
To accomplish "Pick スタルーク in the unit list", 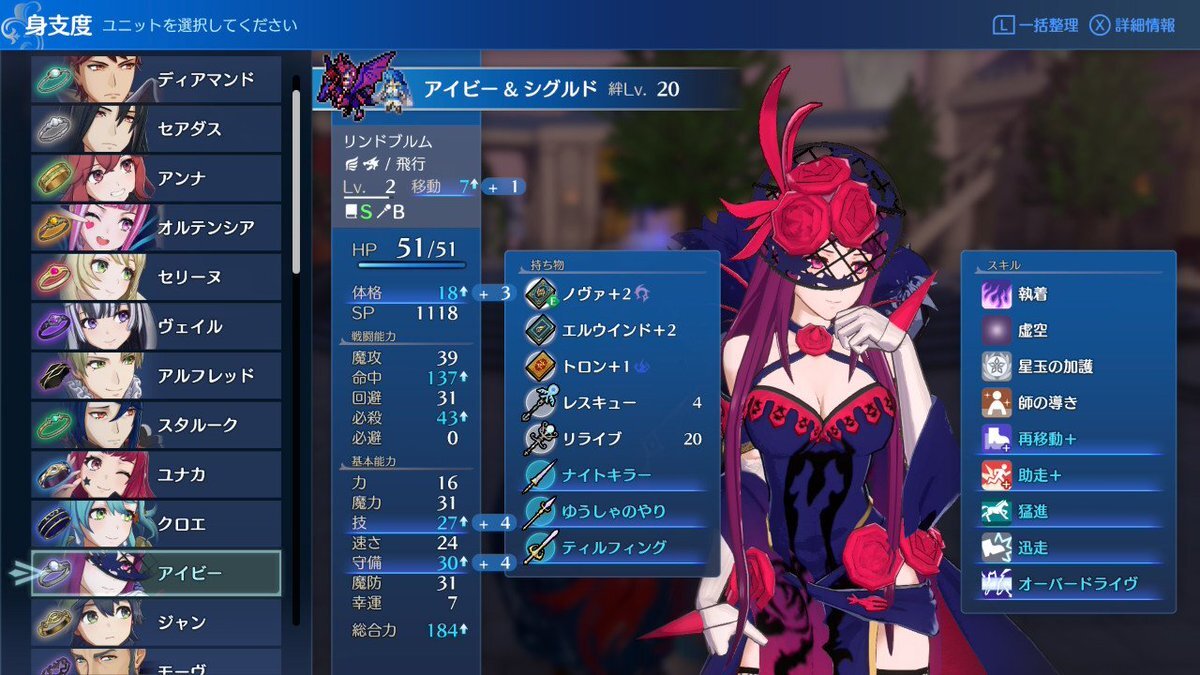I will click(156, 425).
